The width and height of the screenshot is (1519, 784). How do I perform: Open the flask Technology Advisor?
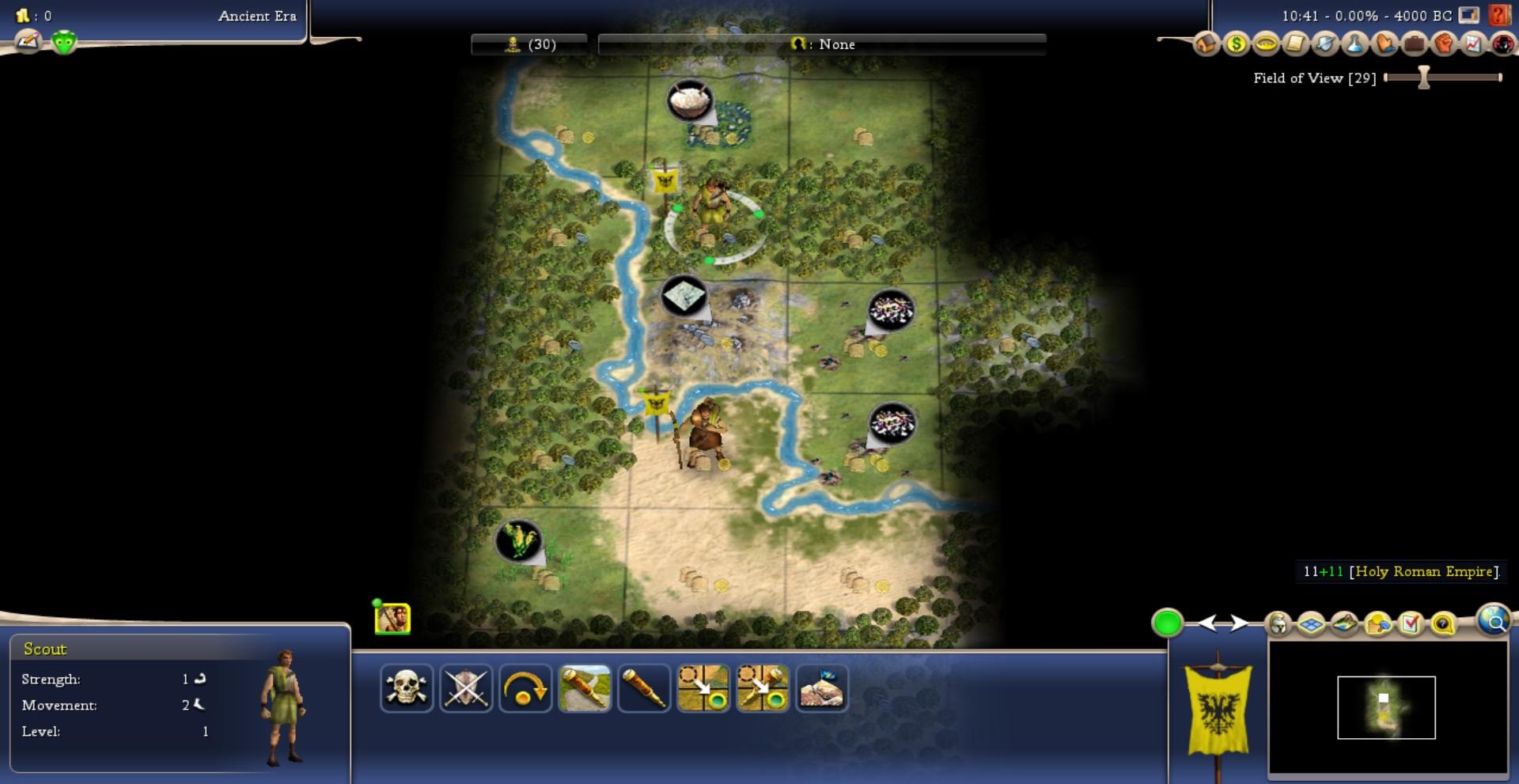pos(1355,44)
